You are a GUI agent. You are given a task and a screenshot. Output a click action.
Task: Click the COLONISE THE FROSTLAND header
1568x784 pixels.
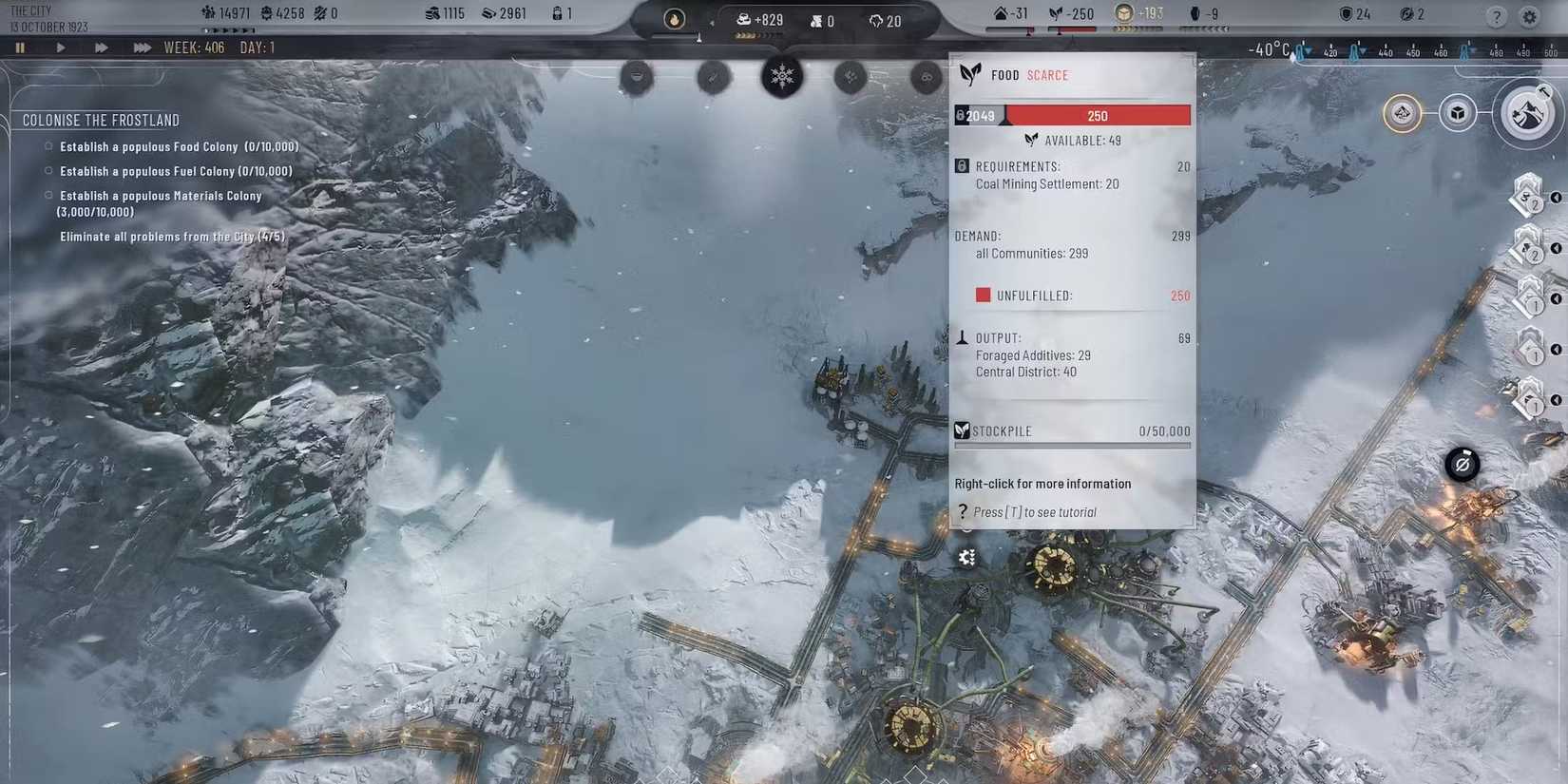(101, 120)
